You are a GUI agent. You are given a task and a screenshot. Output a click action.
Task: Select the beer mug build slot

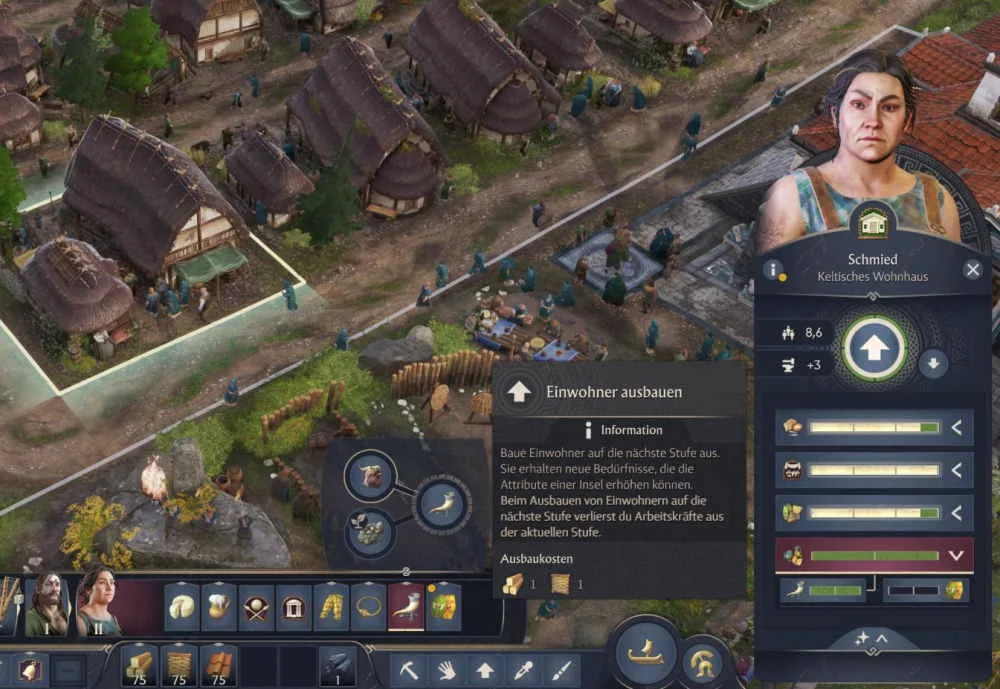click(x=218, y=607)
